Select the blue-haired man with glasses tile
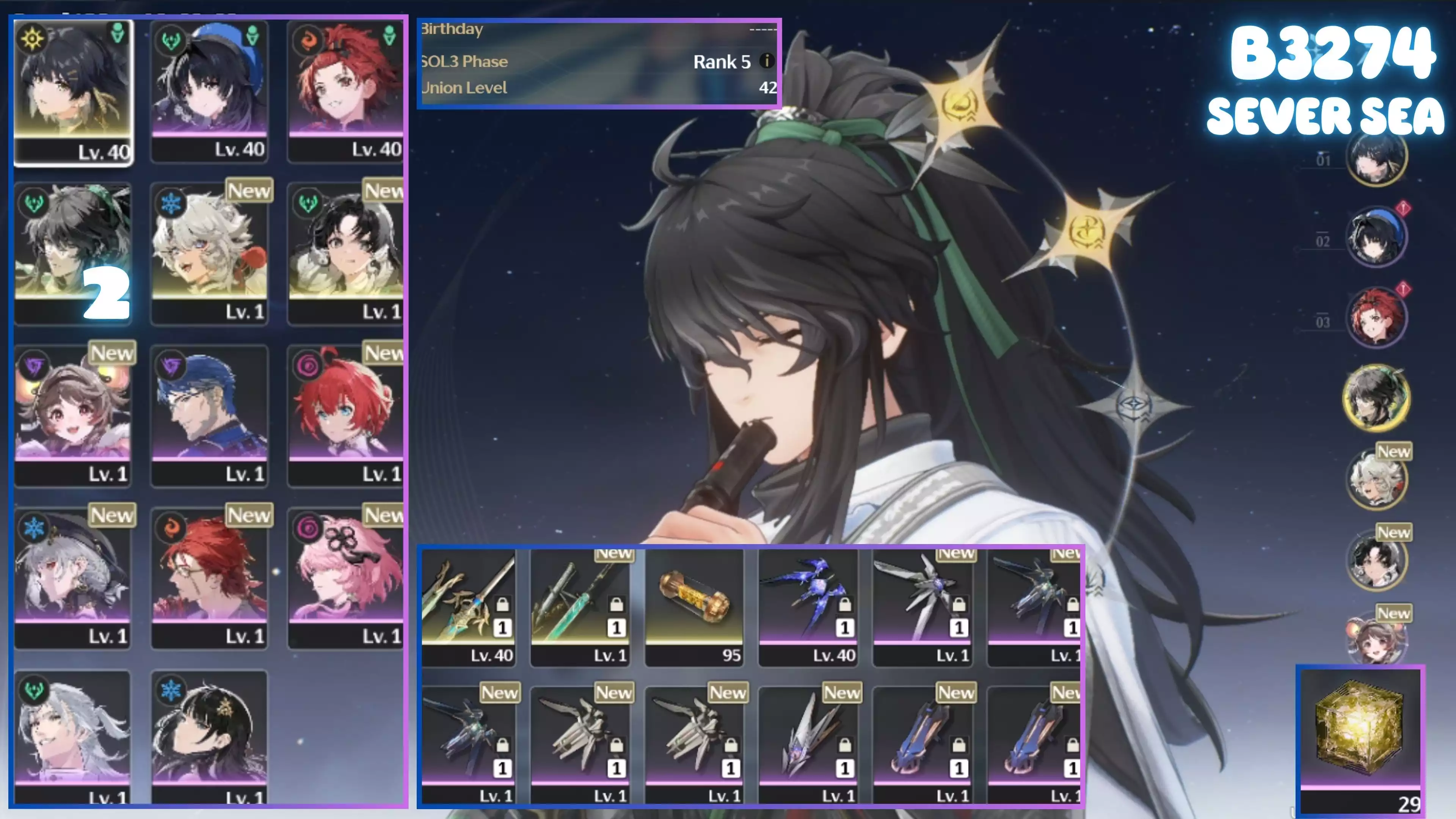This screenshot has height=819, width=1456. (x=209, y=416)
